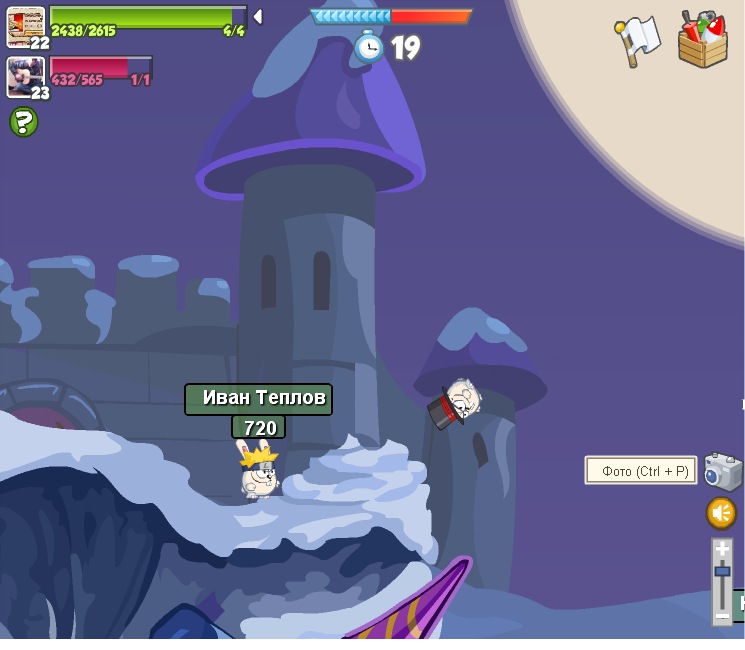
Task: Zoom in with the plus button
Action: tap(722, 549)
